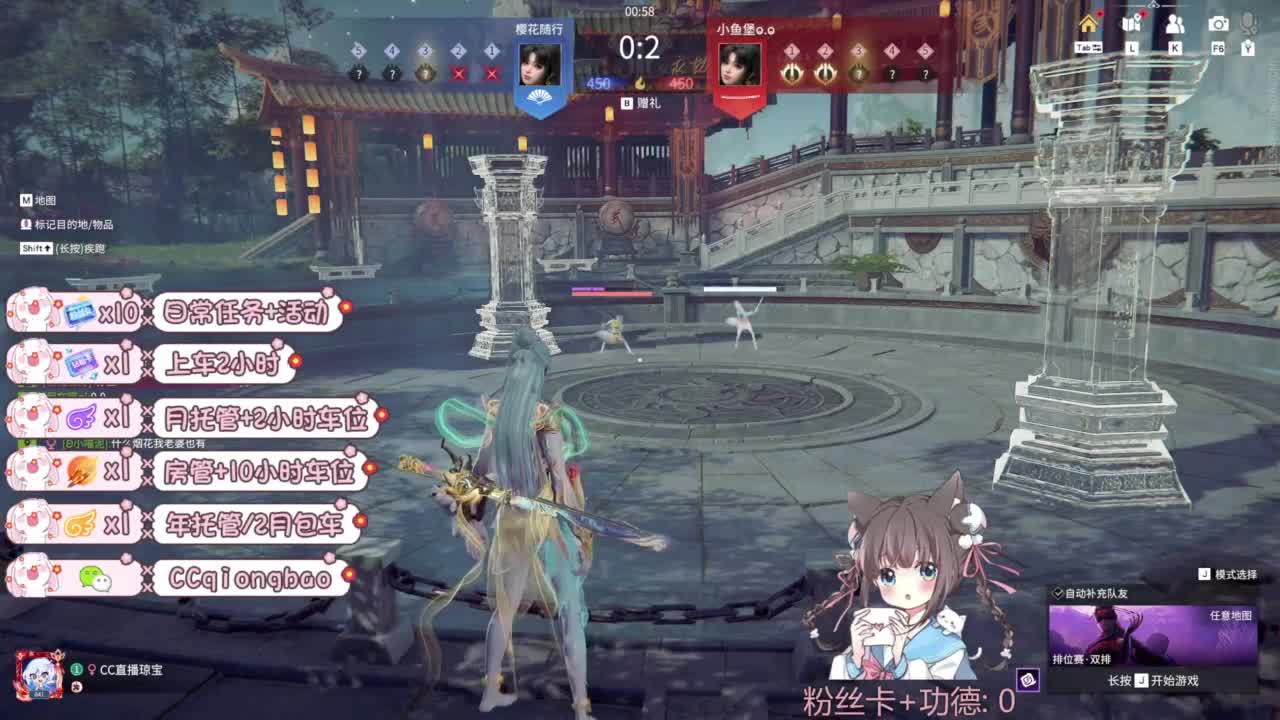Take a screenshot with the camera icon
Image resolution: width=1280 pixels, height=720 pixels.
click(1217, 23)
